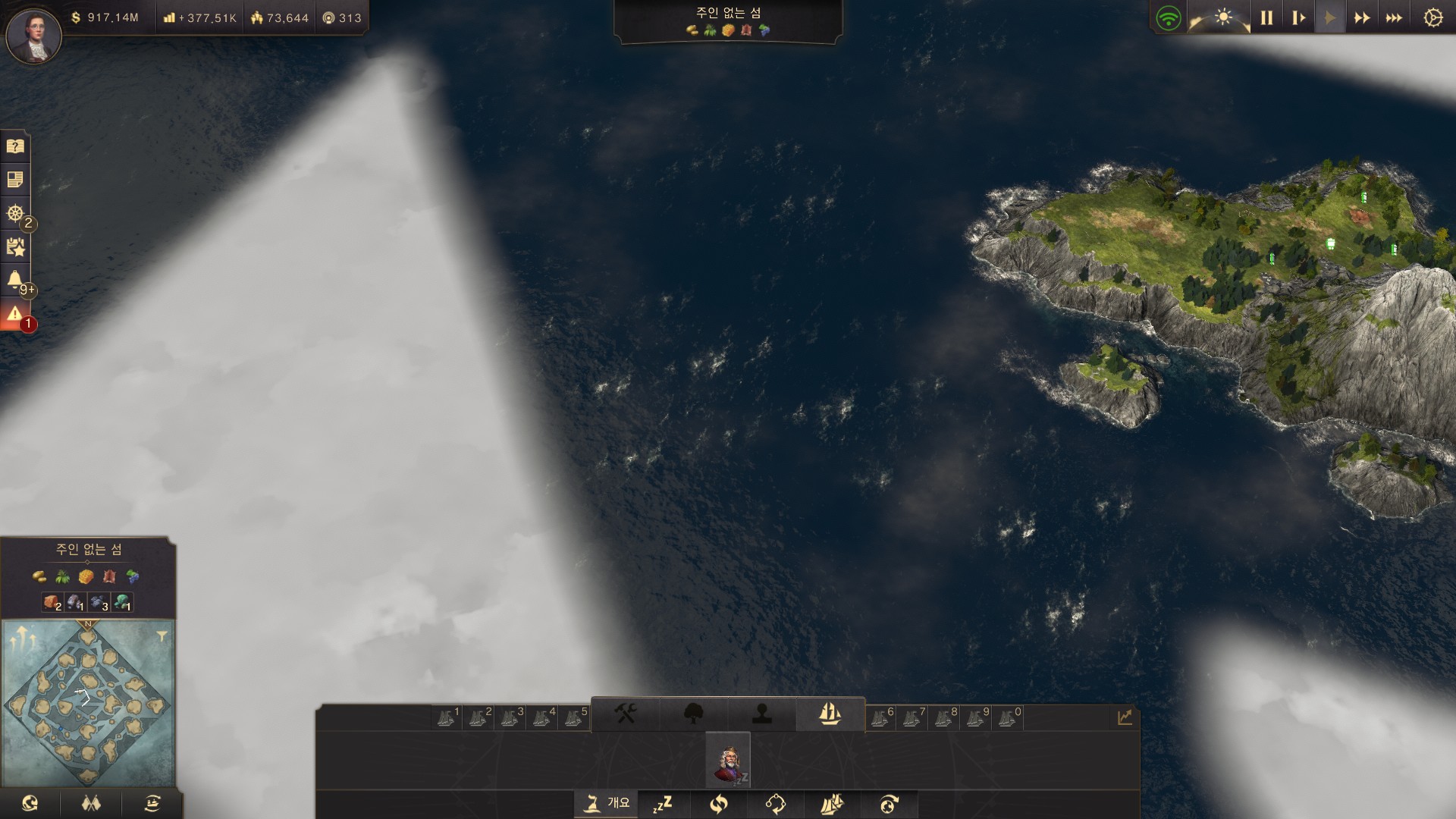Switch to the 개요 overview tab
Image resolution: width=1456 pixels, height=819 pixels.
(x=607, y=802)
